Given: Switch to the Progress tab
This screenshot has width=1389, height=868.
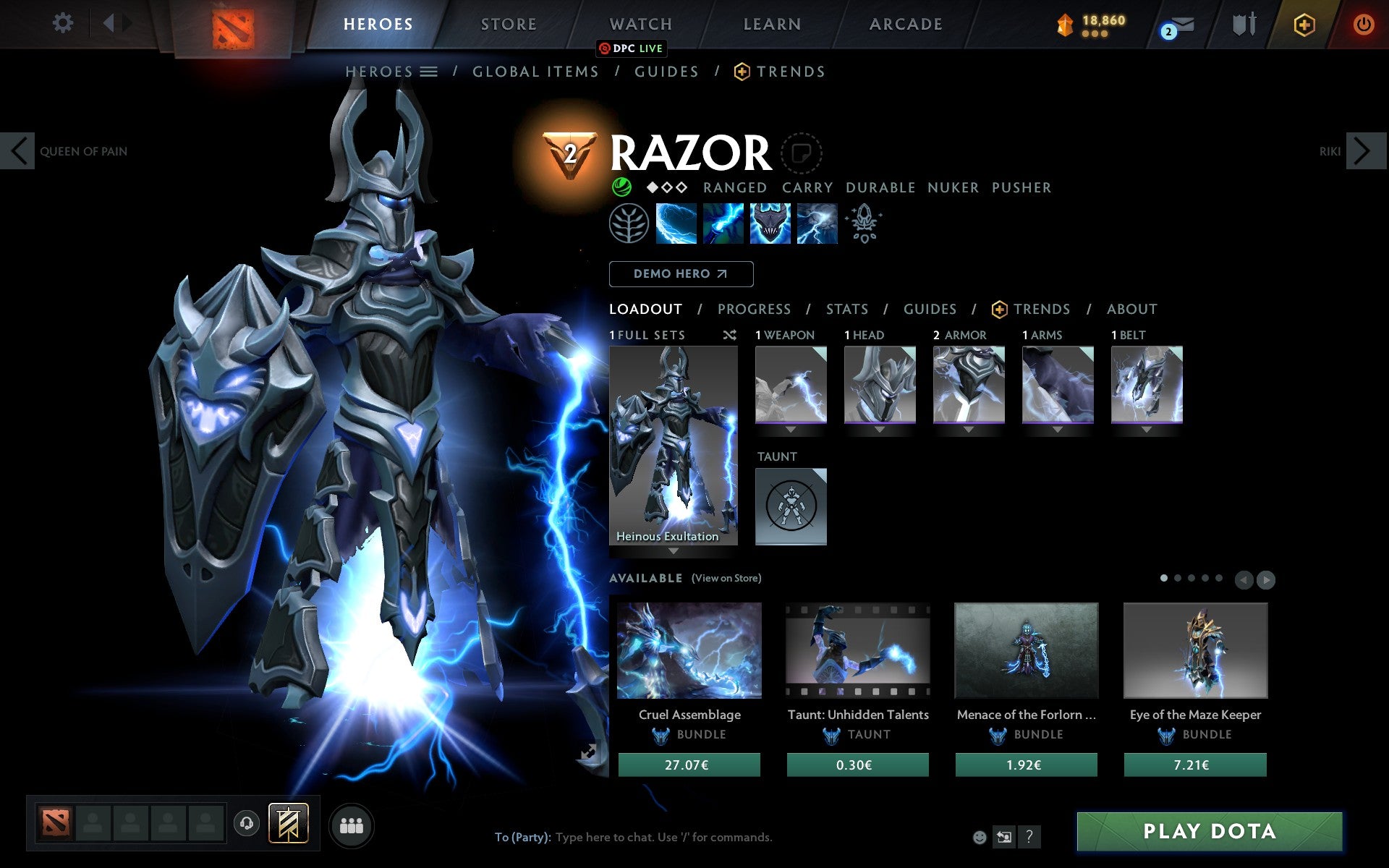Looking at the screenshot, I should pyautogui.click(x=754, y=309).
